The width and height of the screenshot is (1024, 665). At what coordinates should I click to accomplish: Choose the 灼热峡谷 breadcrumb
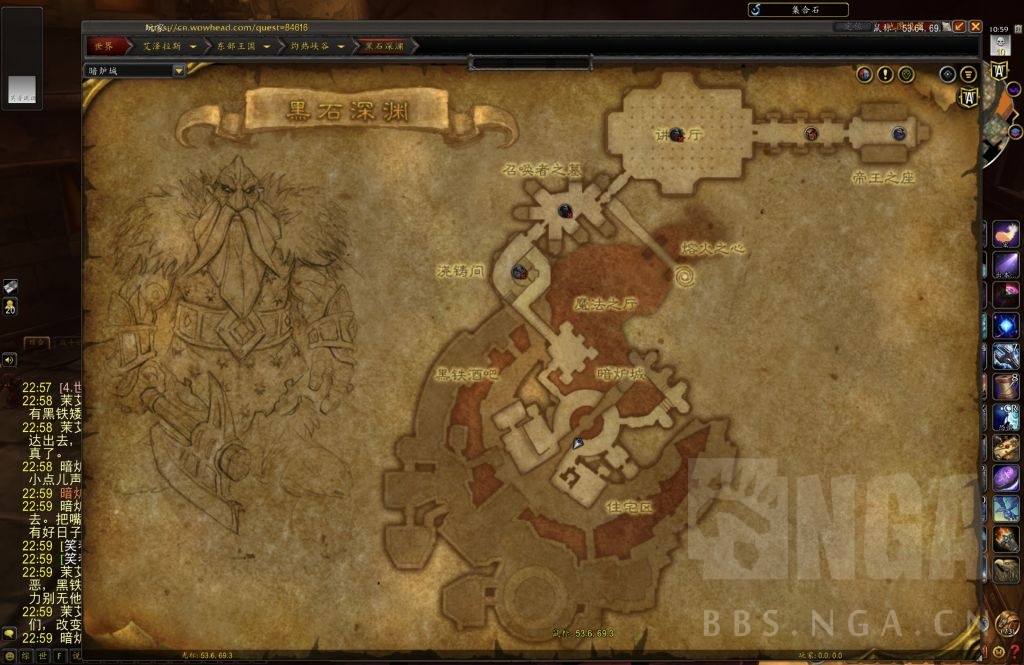(312, 46)
